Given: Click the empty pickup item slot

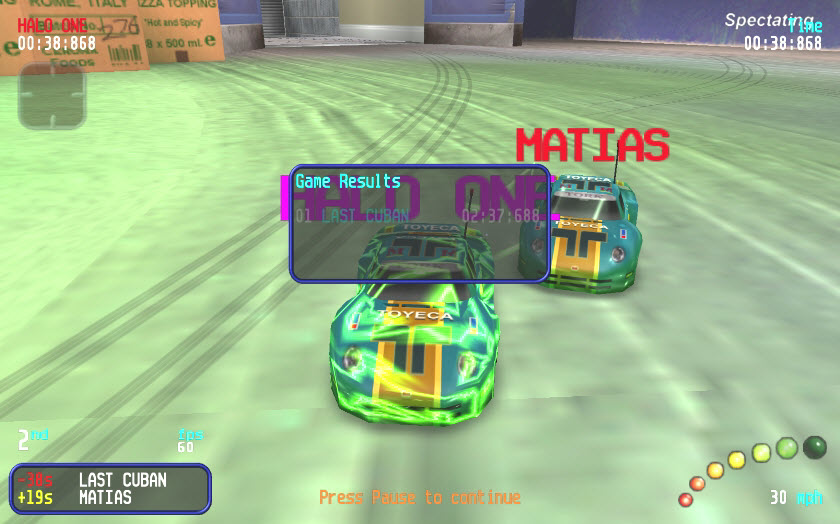Looking at the screenshot, I should [x=52, y=96].
